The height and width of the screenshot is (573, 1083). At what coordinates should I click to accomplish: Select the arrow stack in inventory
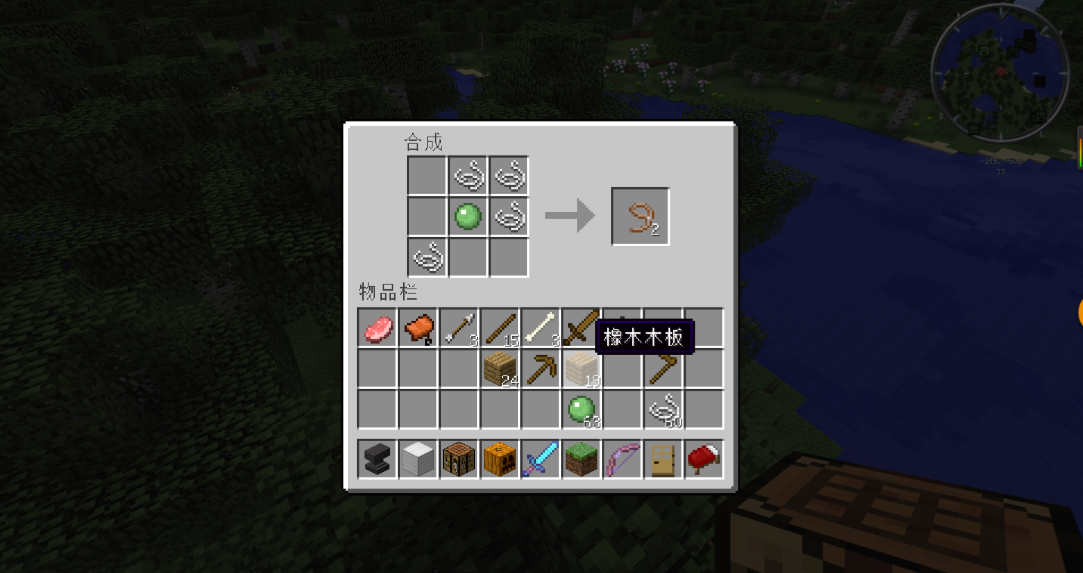coord(460,328)
